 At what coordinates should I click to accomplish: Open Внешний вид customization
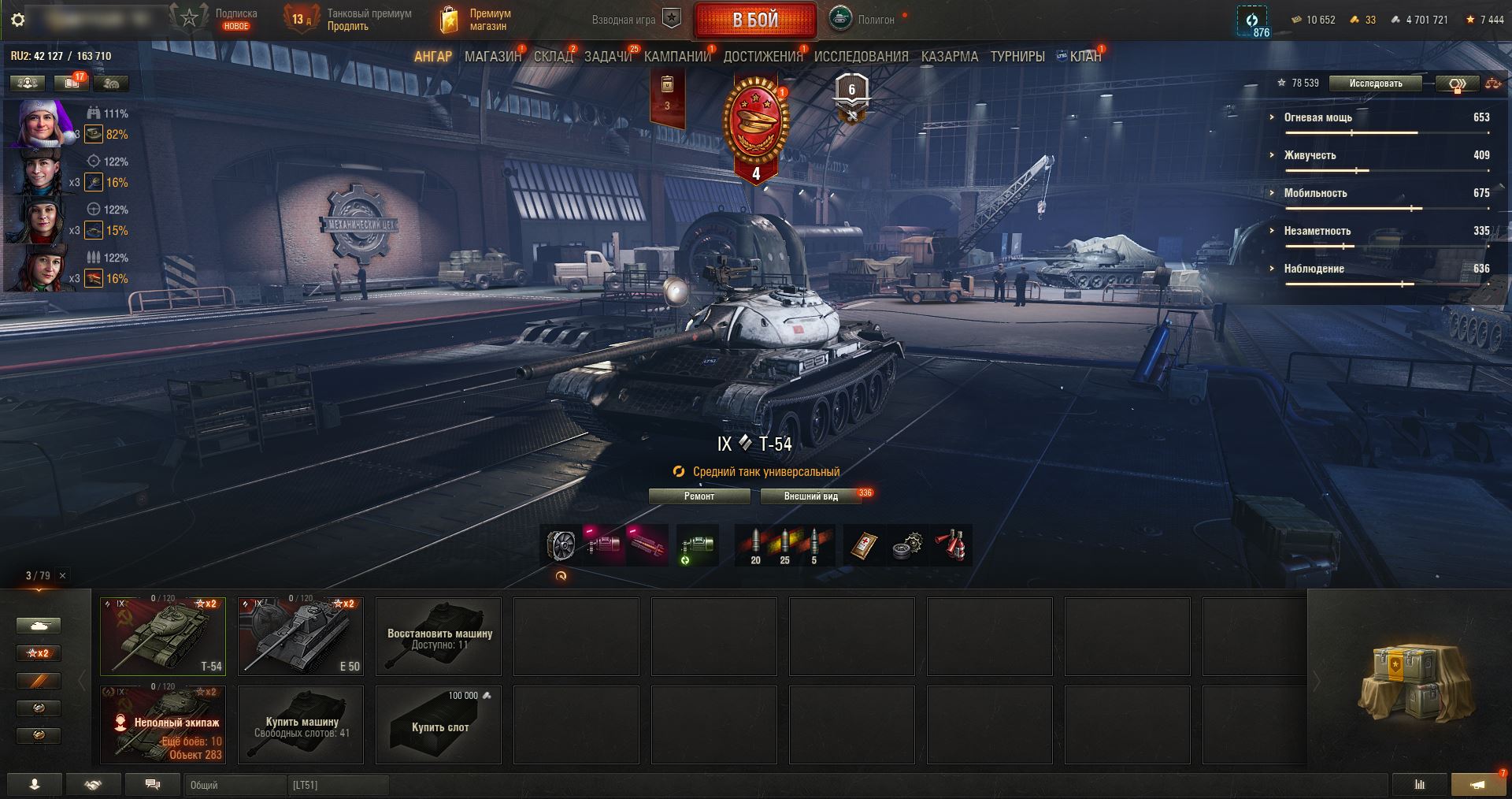coord(810,496)
